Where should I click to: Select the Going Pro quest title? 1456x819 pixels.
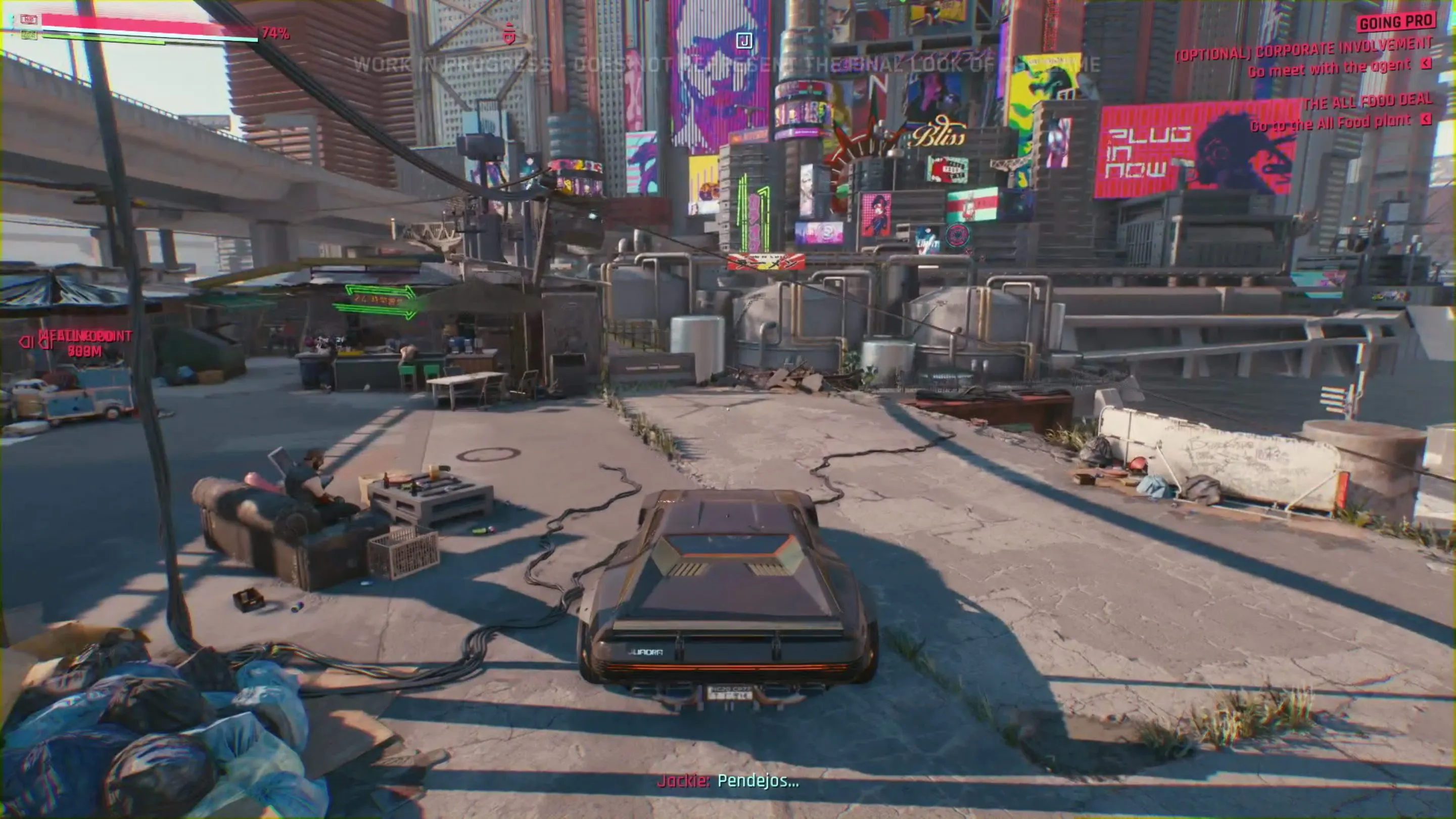point(1395,22)
